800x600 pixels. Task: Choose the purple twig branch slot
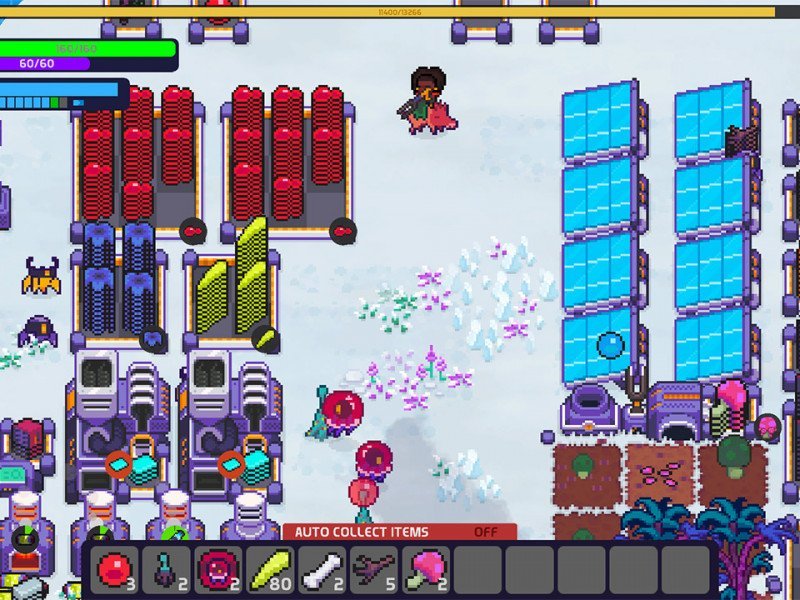[375, 571]
